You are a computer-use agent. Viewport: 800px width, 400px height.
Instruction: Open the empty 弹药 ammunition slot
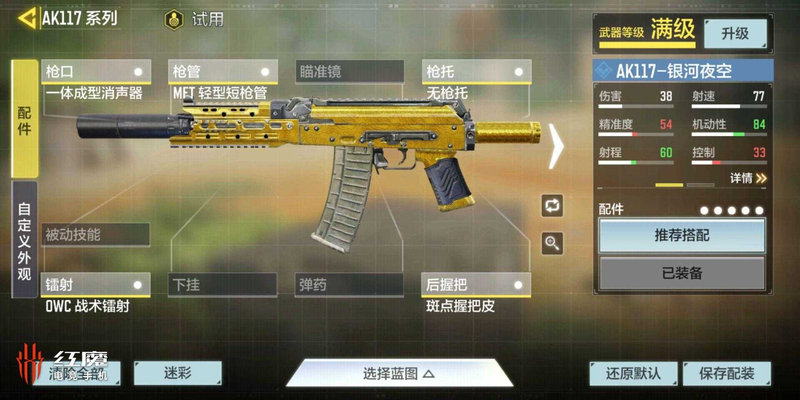point(349,285)
